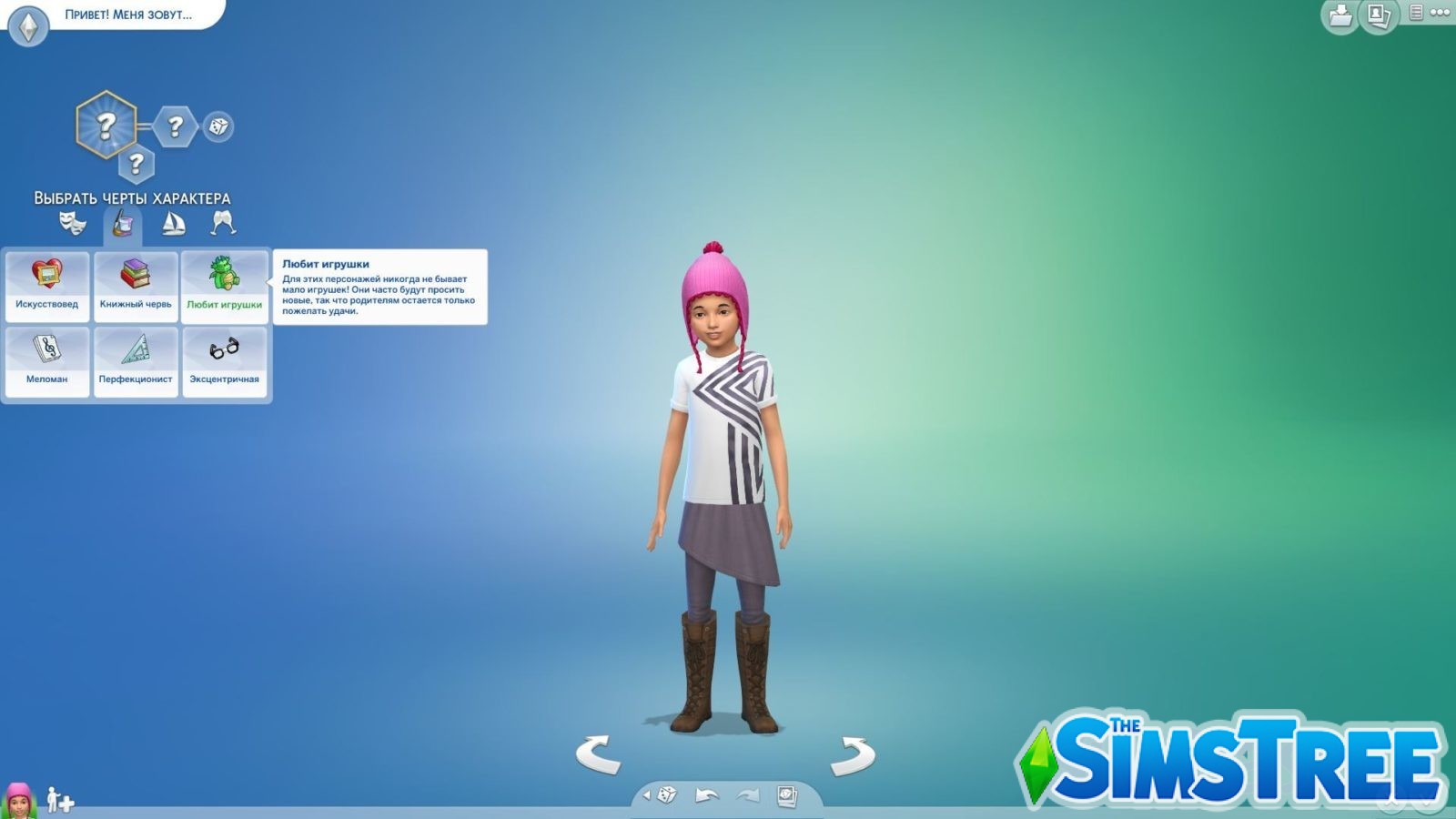Enable the Меломан trait
This screenshot has width=1456, height=819.
pyautogui.click(x=47, y=360)
